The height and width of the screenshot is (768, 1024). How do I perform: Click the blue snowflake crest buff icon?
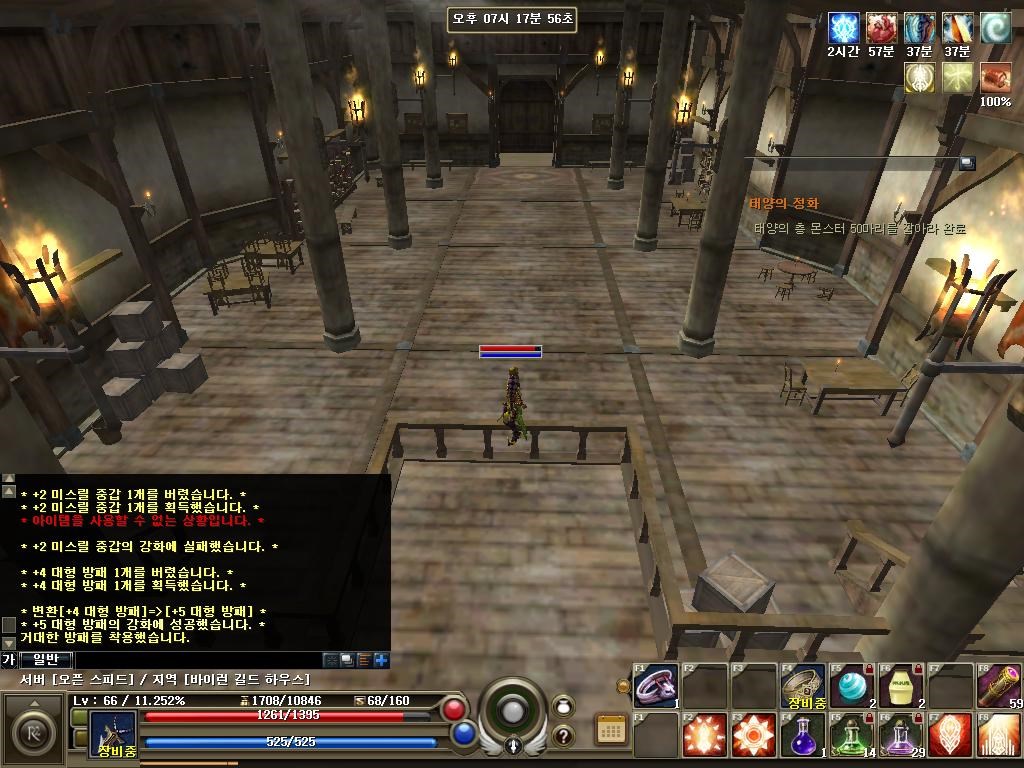[845, 28]
